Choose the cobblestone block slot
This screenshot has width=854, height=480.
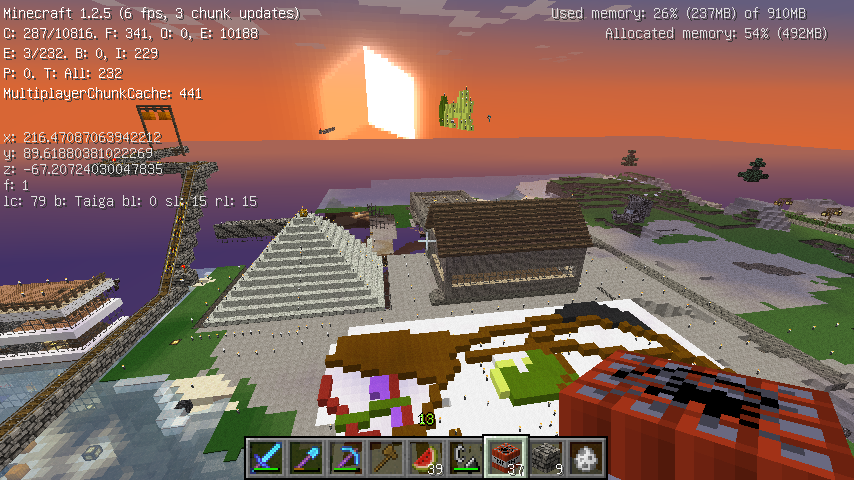click(x=547, y=457)
